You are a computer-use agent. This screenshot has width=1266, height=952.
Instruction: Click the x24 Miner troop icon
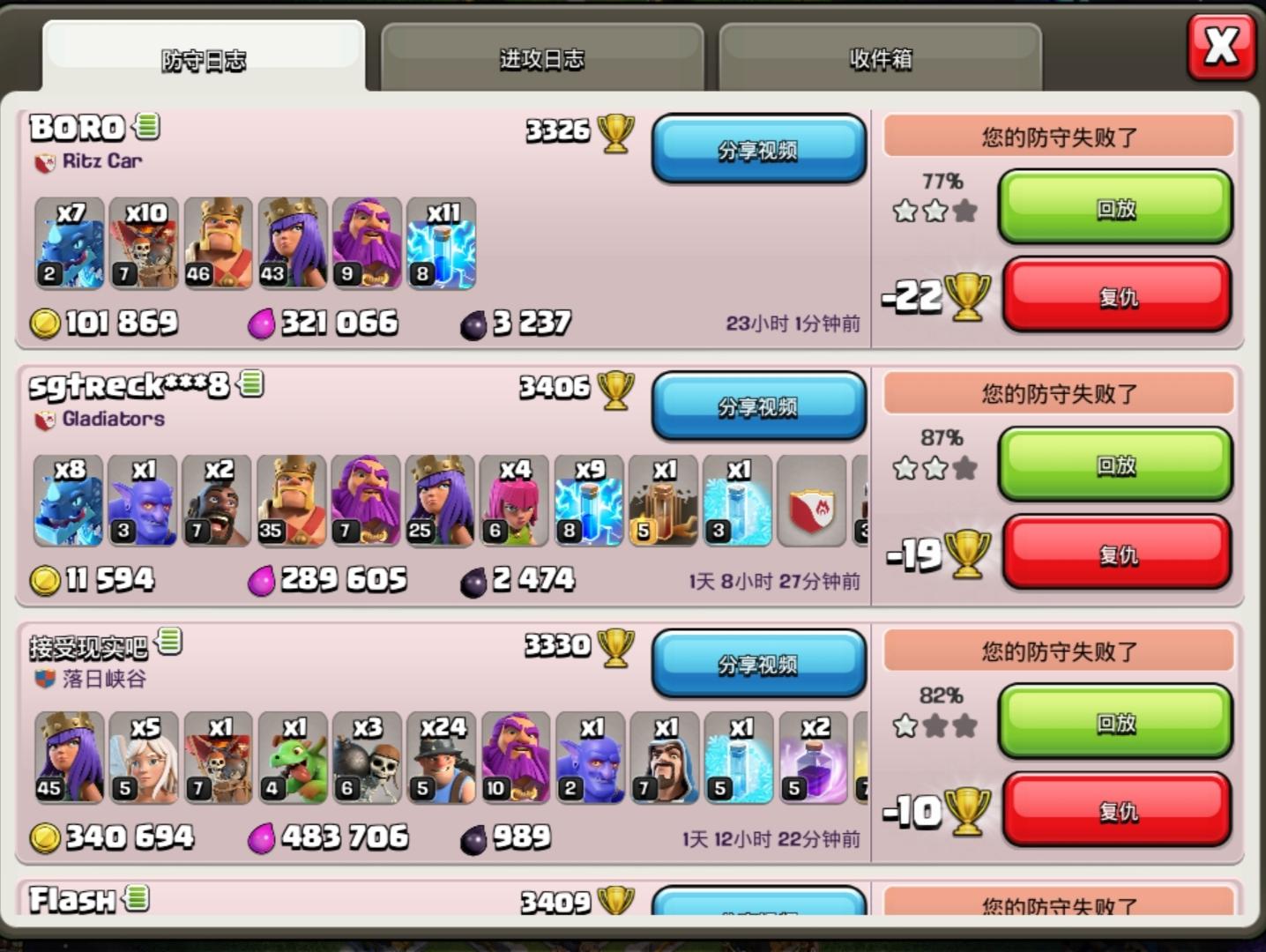(x=442, y=759)
